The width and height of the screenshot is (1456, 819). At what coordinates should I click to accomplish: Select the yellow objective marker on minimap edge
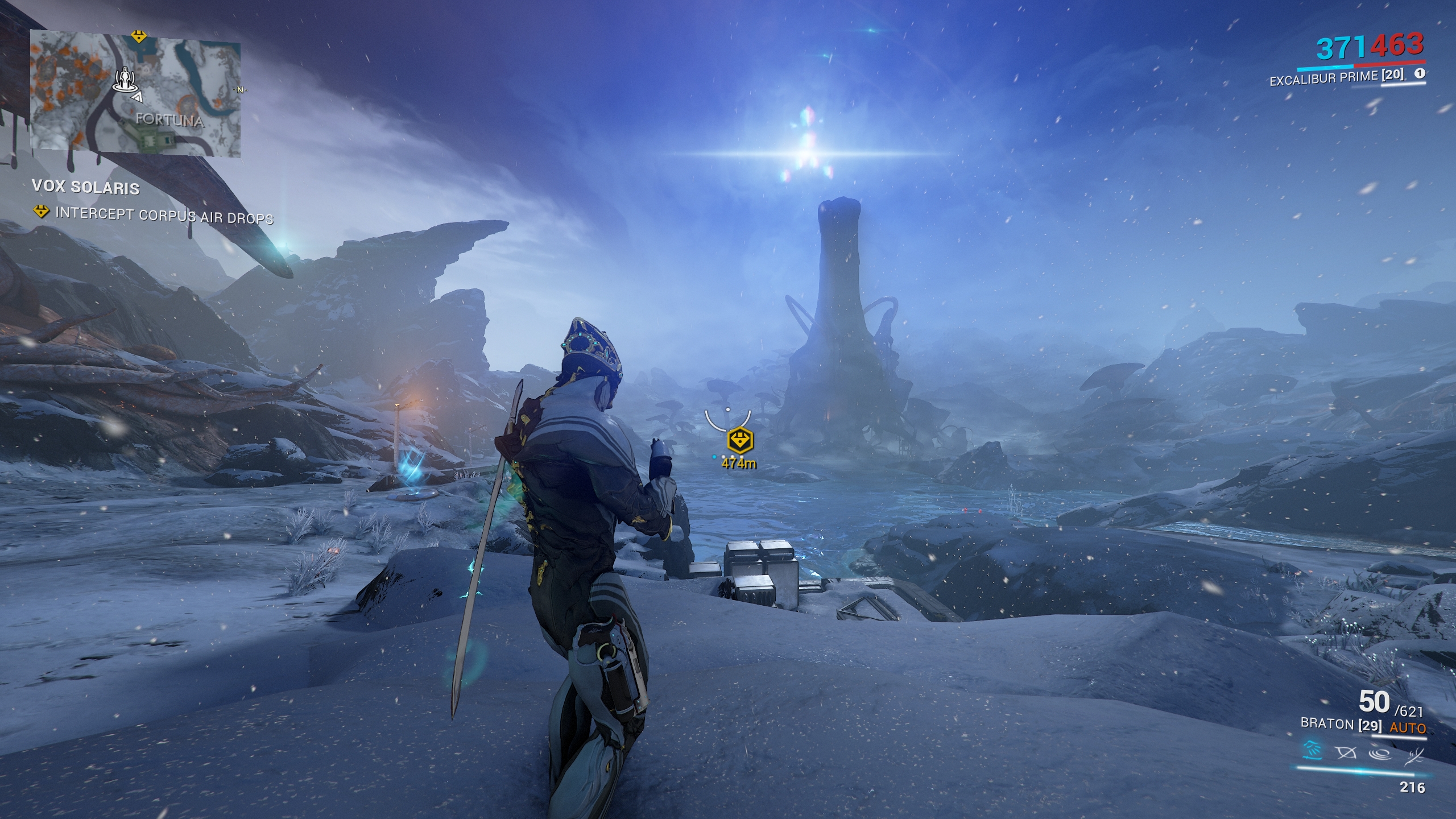point(139,37)
